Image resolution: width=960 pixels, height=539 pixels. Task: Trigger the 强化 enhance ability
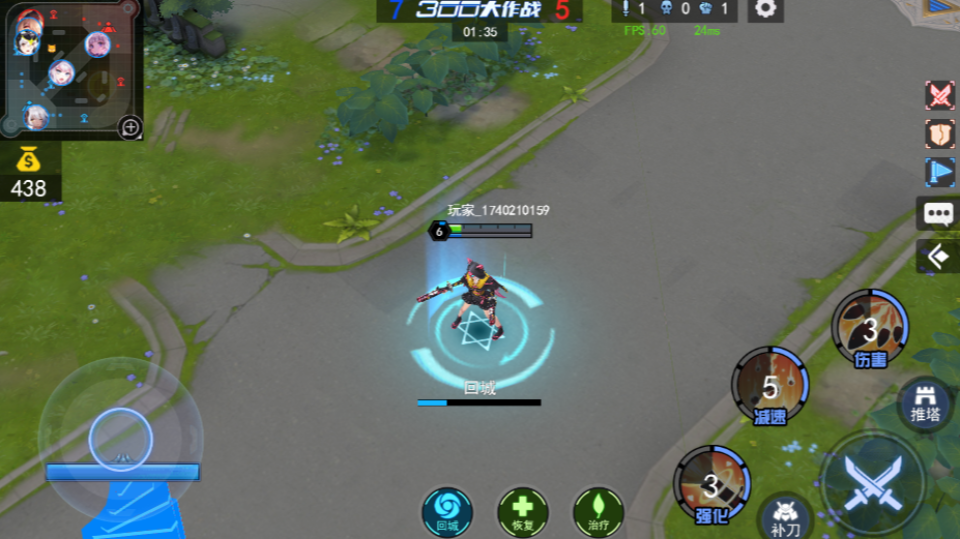click(711, 484)
